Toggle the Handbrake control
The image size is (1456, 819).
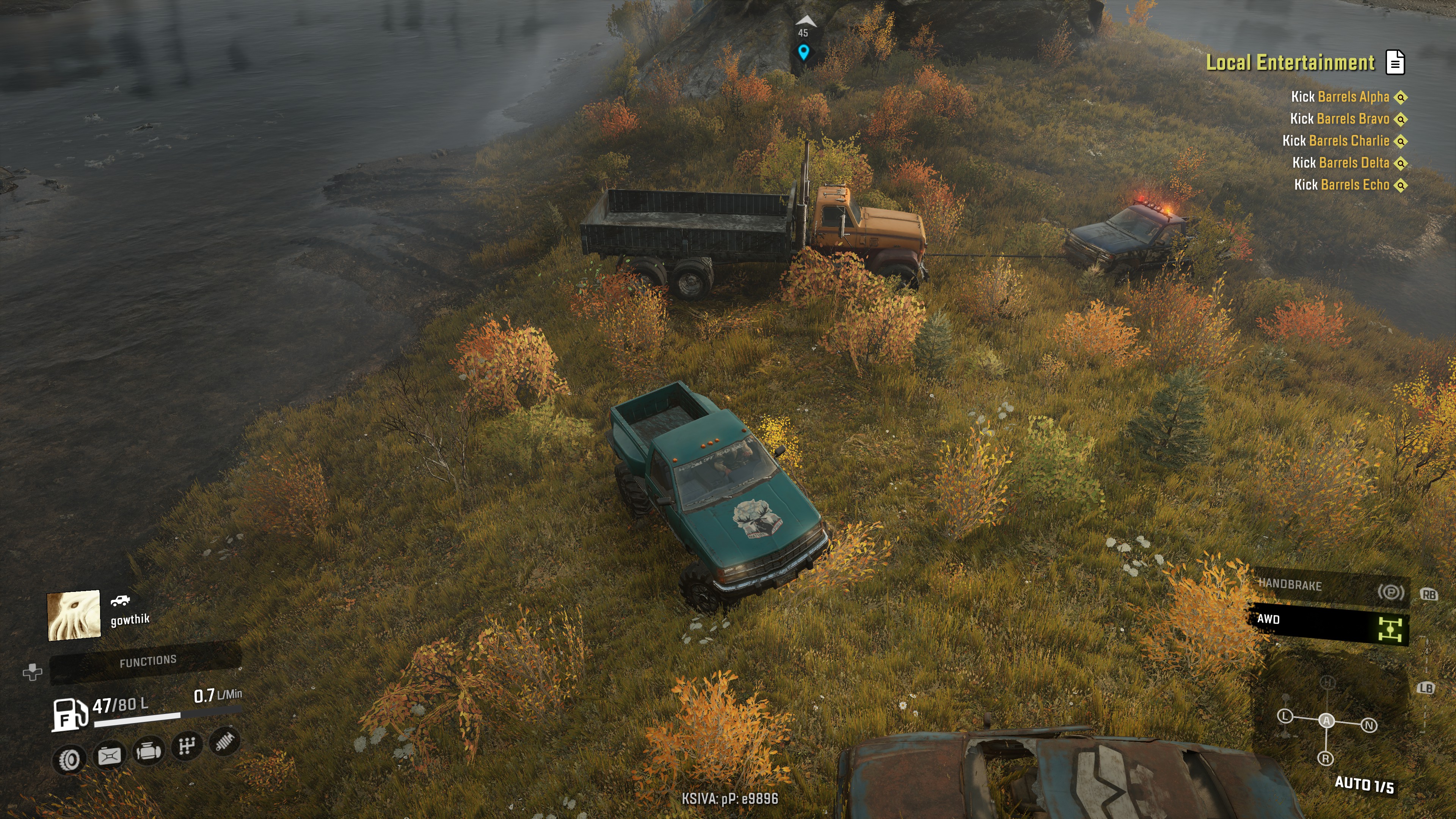point(1328,587)
